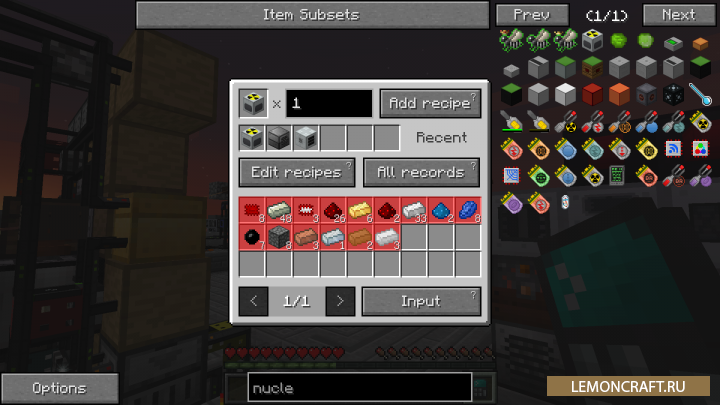Select the yellow gold ingot ingredient slot
Image resolution: width=720 pixels, height=405 pixels.
(x=360, y=211)
